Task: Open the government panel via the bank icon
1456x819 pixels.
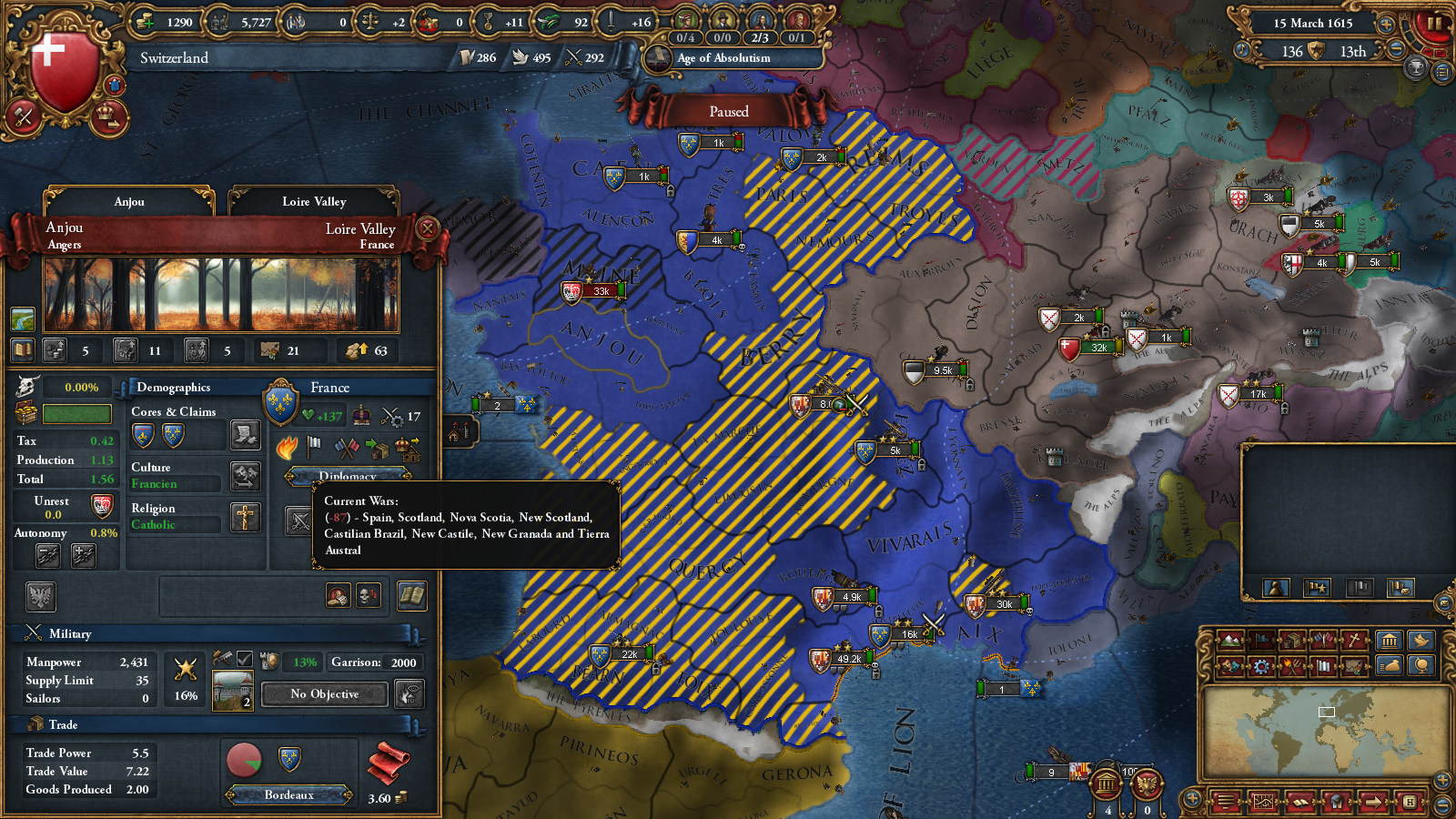Action: (1390, 641)
